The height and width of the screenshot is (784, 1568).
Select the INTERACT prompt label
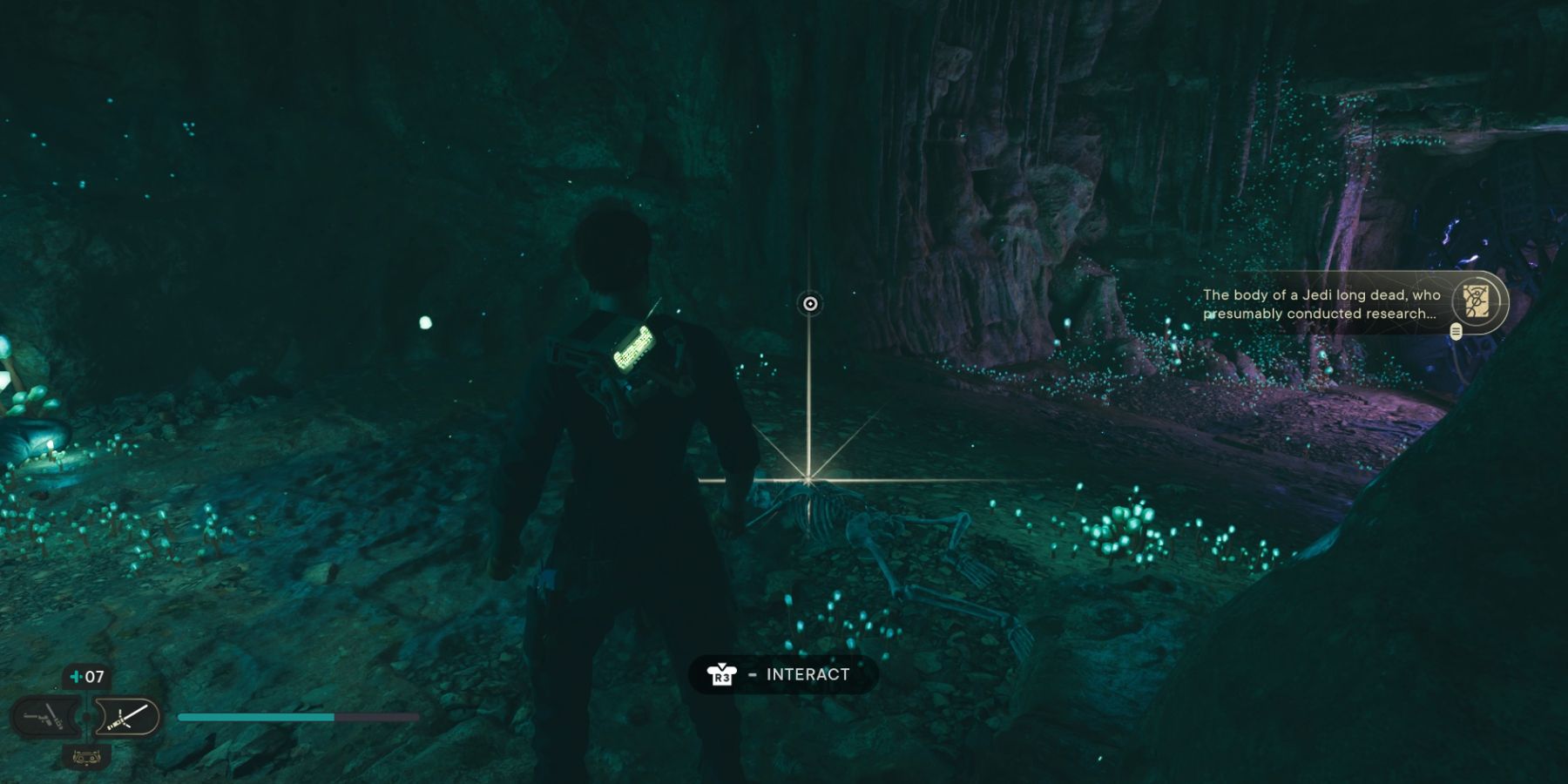[x=806, y=673]
